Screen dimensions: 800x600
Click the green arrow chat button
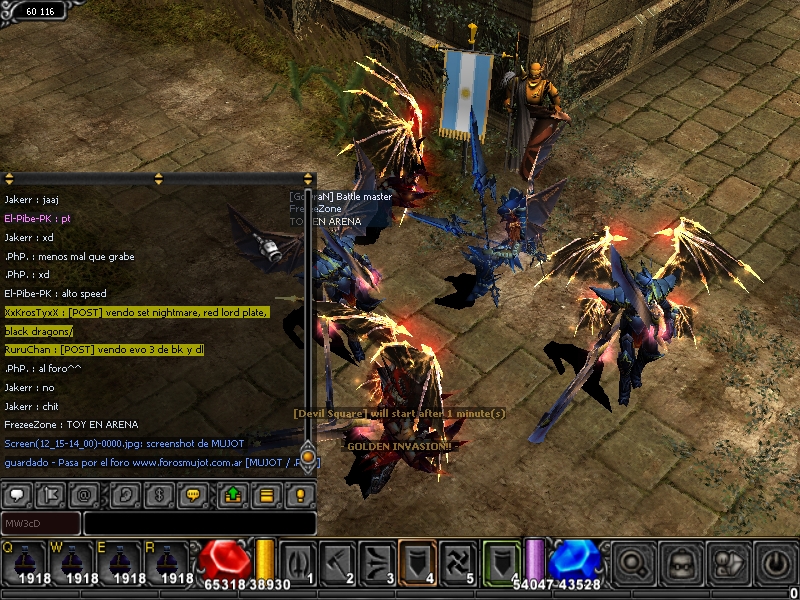point(232,494)
